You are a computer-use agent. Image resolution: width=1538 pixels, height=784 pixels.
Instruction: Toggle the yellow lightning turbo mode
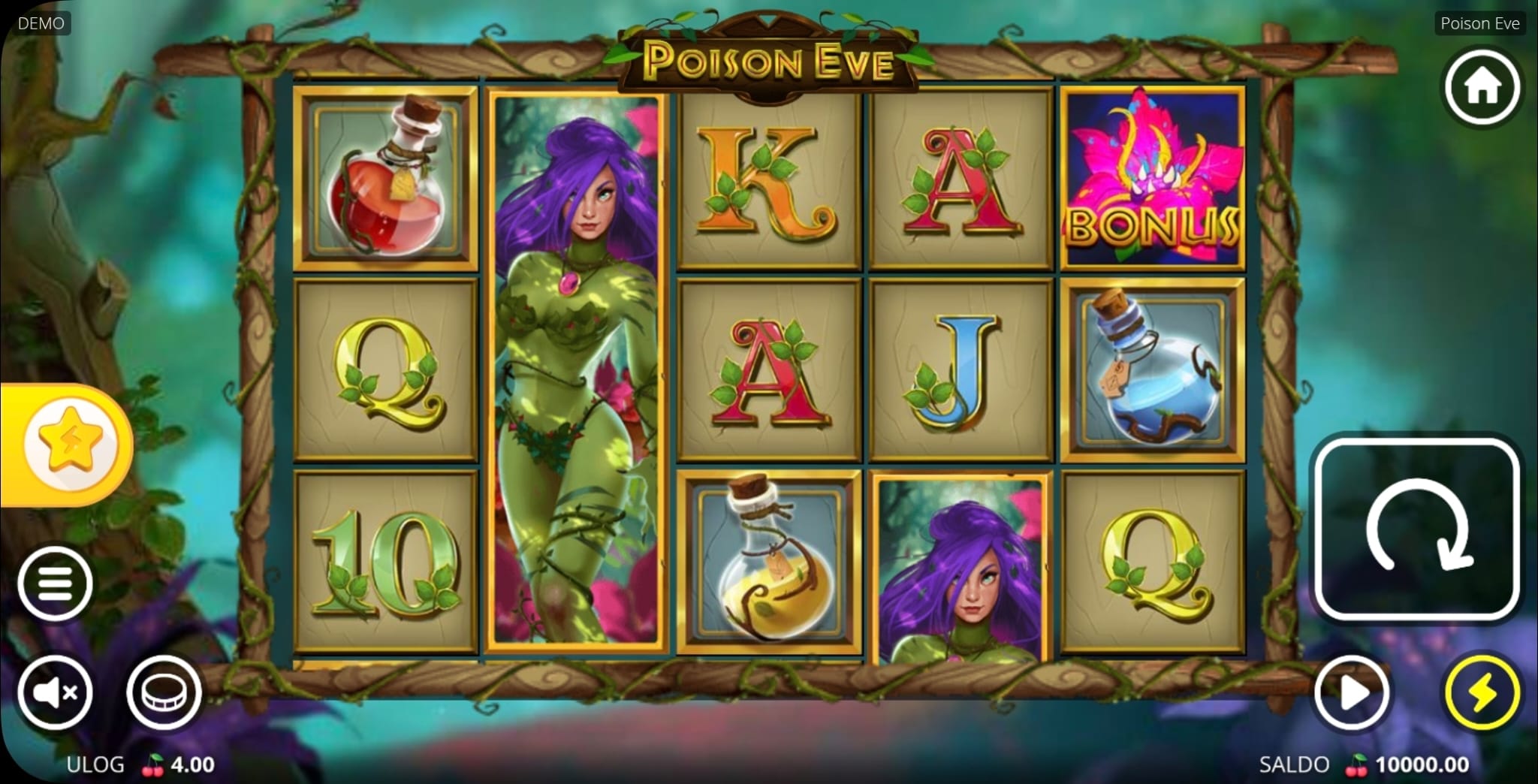(1482, 692)
